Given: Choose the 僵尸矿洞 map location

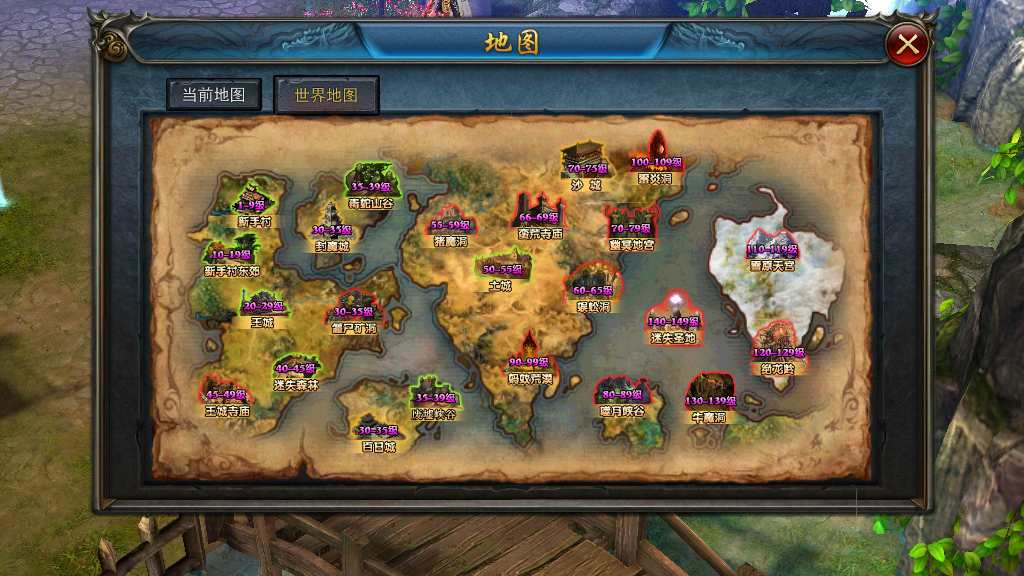Looking at the screenshot, I should 354,311.
